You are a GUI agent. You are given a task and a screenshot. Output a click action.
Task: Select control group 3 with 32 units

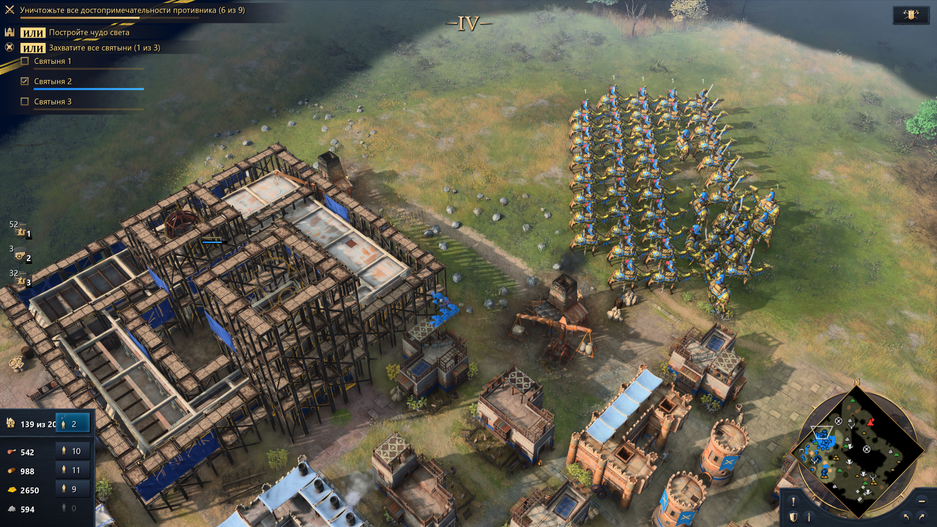(21, 282)
